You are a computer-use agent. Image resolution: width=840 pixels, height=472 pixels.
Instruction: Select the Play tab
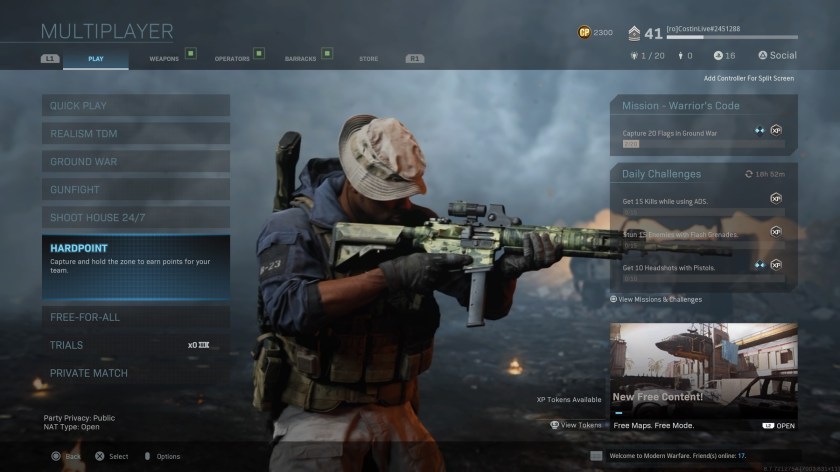pyautogui.click(x=96, y=59)
